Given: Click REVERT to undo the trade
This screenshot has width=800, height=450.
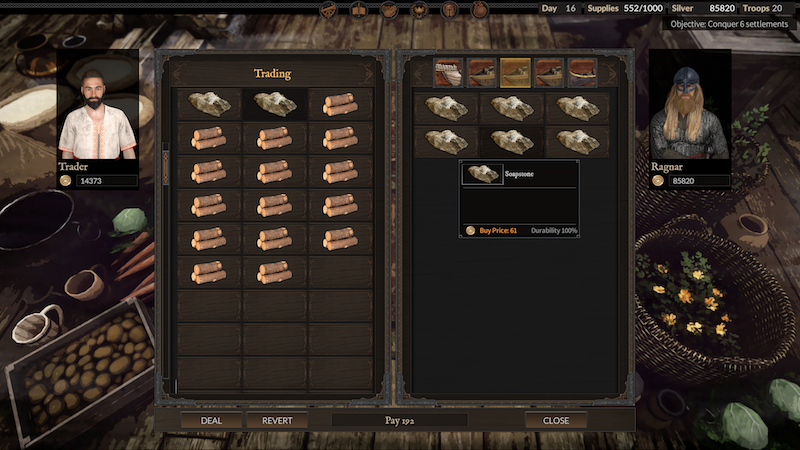Looking at the screenshot, I should pos(277,421).
